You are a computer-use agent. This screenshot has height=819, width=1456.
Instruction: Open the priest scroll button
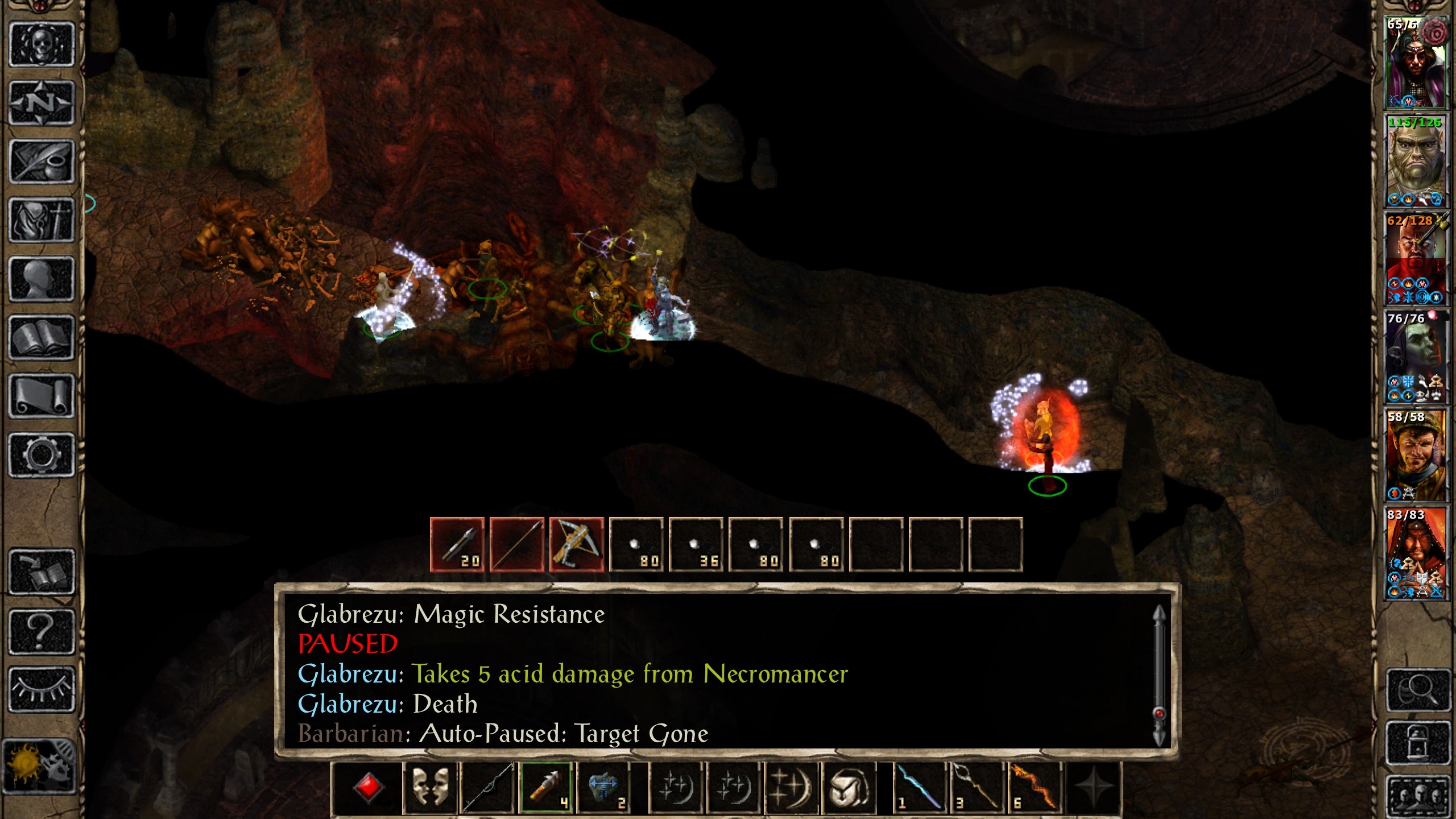tap(42, 396)
